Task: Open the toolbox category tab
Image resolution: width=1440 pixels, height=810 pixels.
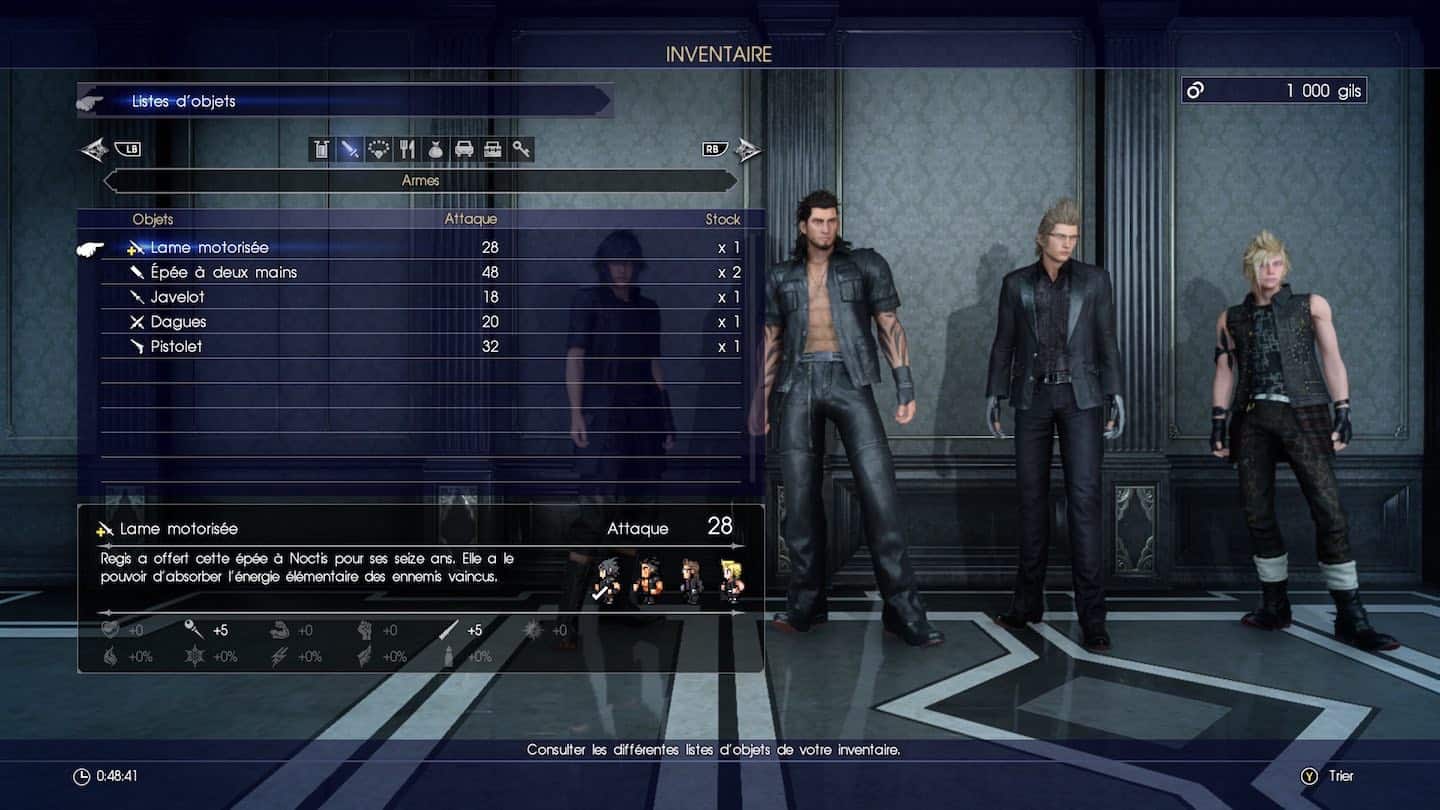Action: (492, 149)
